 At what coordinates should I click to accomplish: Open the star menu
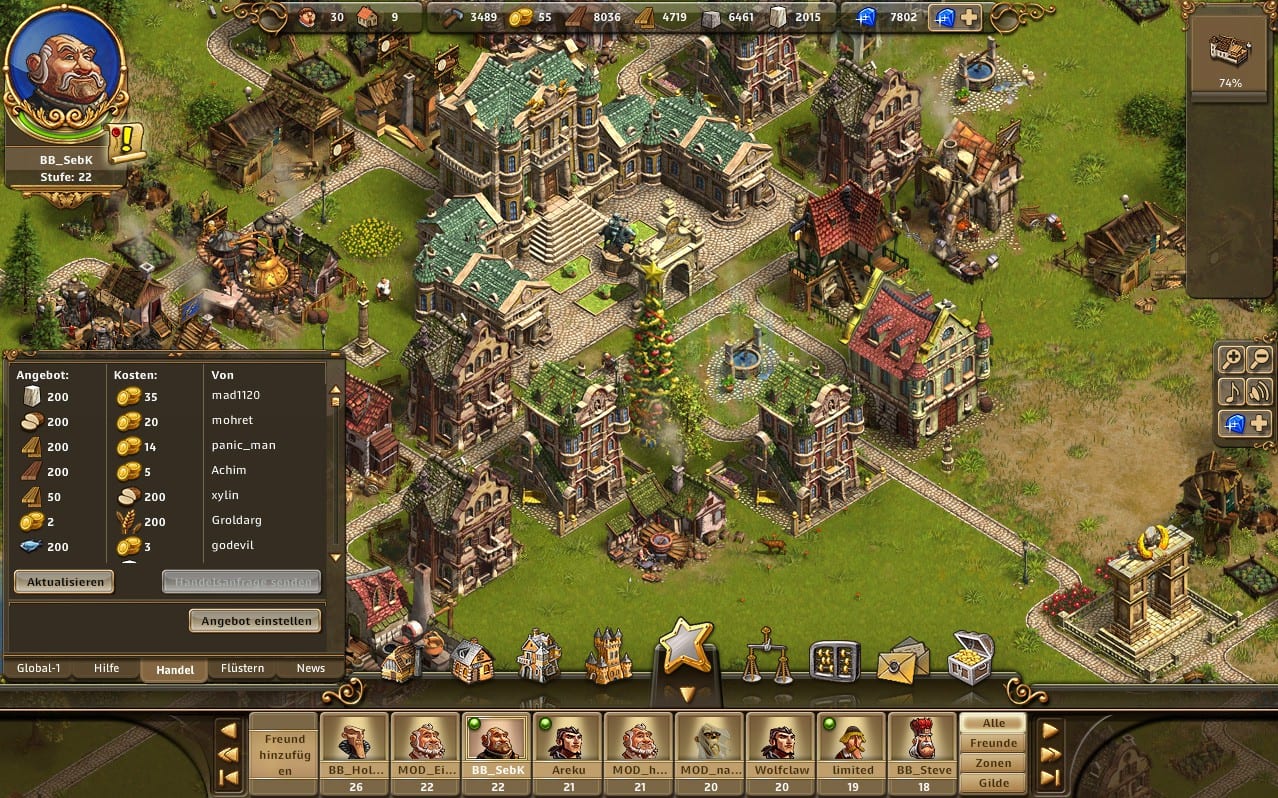685,648
